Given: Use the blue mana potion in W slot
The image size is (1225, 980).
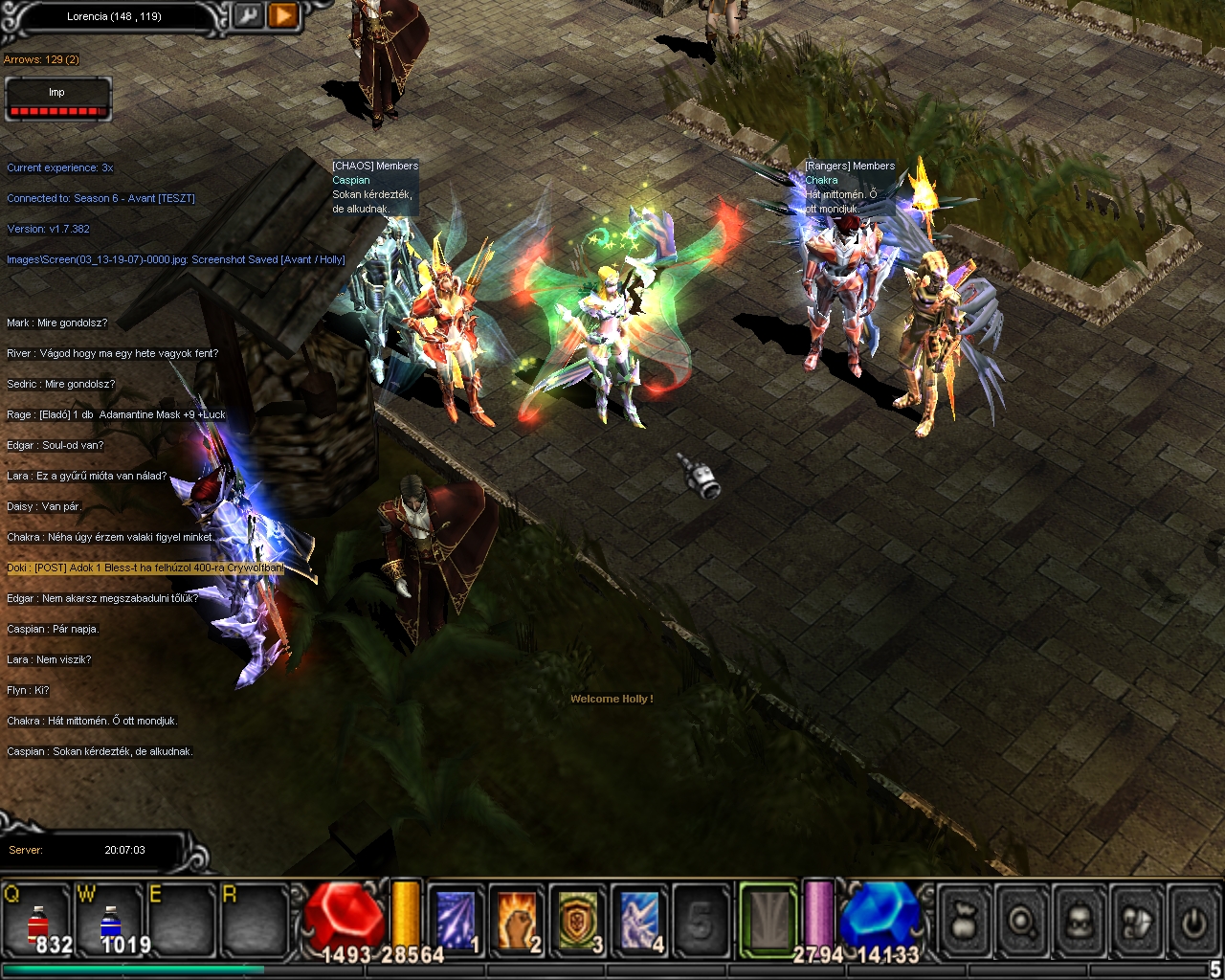Looking at the screenshot, I should tap(111, 923).
